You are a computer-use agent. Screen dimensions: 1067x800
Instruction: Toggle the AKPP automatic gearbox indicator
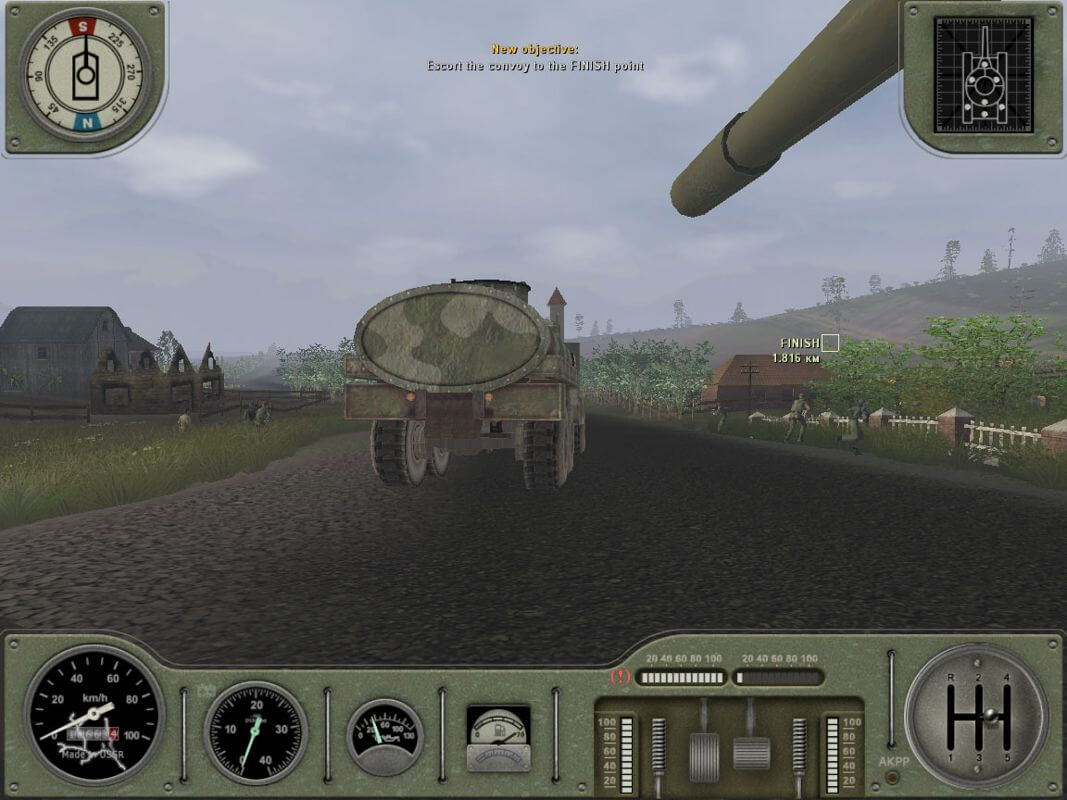coord(893,761)
